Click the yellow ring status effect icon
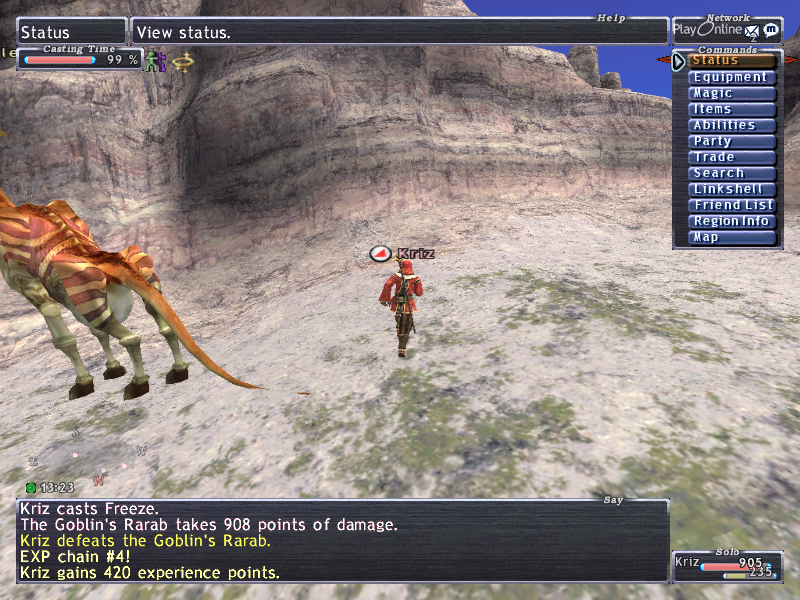 (x=181, y=61)
